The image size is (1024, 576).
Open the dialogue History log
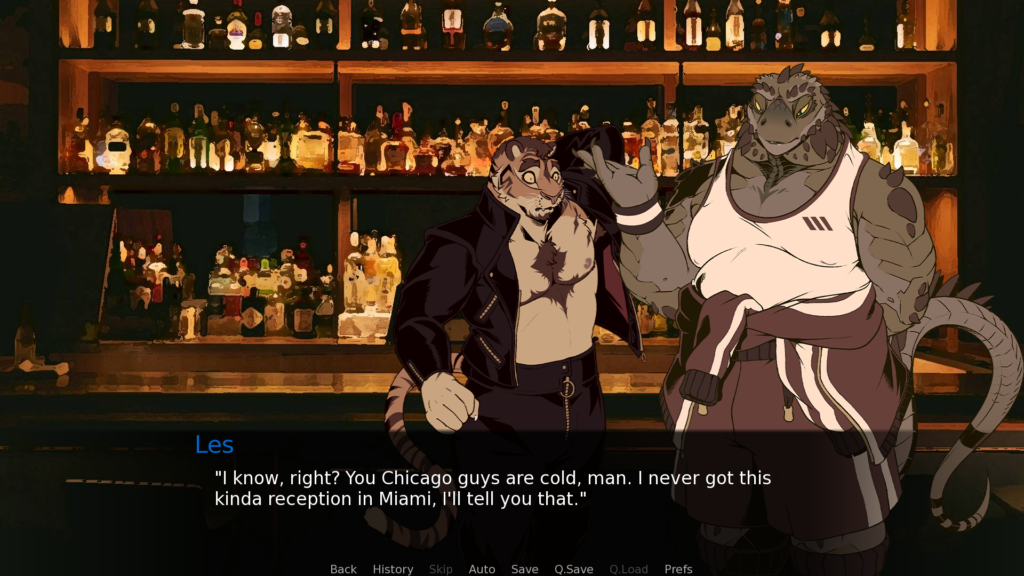[x=393, y=569]
